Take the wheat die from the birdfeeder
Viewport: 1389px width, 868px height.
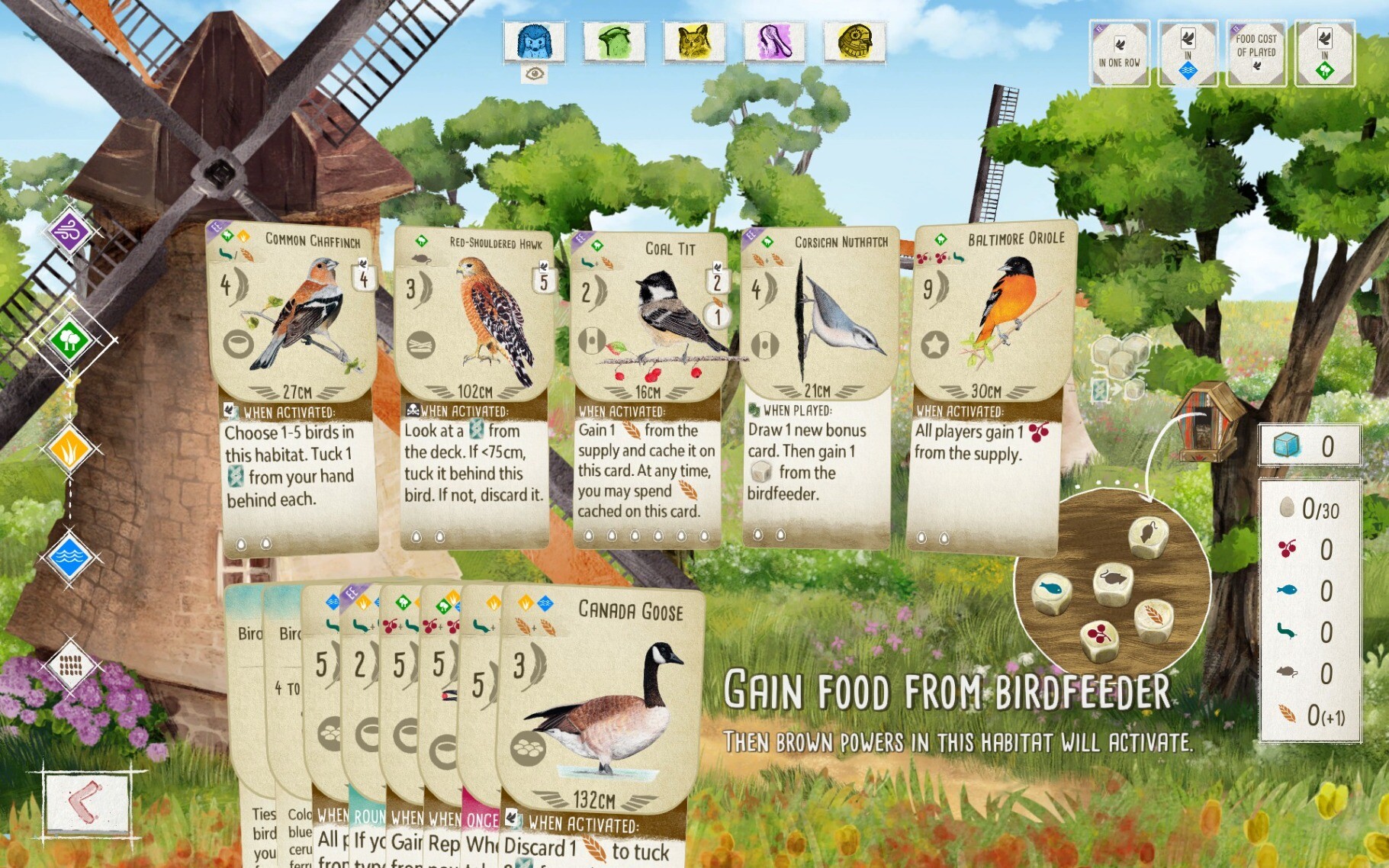click(1154, 619)
